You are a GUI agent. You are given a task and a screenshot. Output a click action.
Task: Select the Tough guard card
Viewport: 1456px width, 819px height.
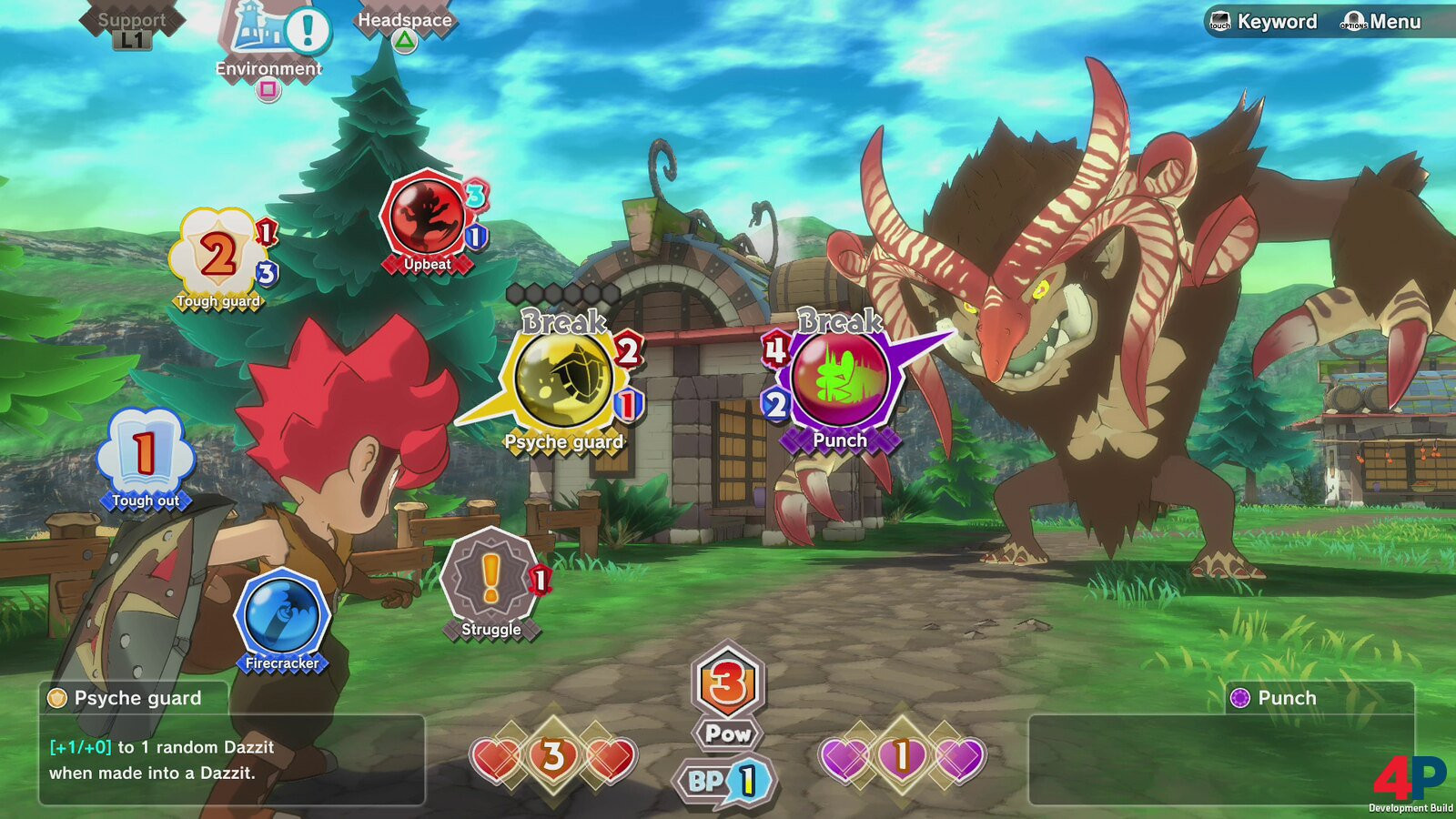point(218,256)
